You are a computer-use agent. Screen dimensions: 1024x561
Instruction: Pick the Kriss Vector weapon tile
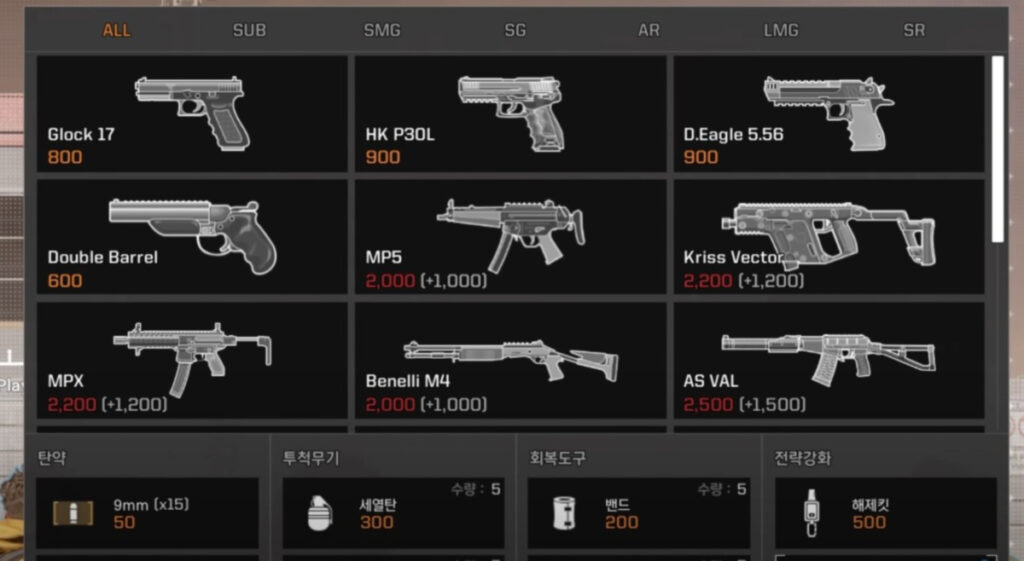[828, 237]
